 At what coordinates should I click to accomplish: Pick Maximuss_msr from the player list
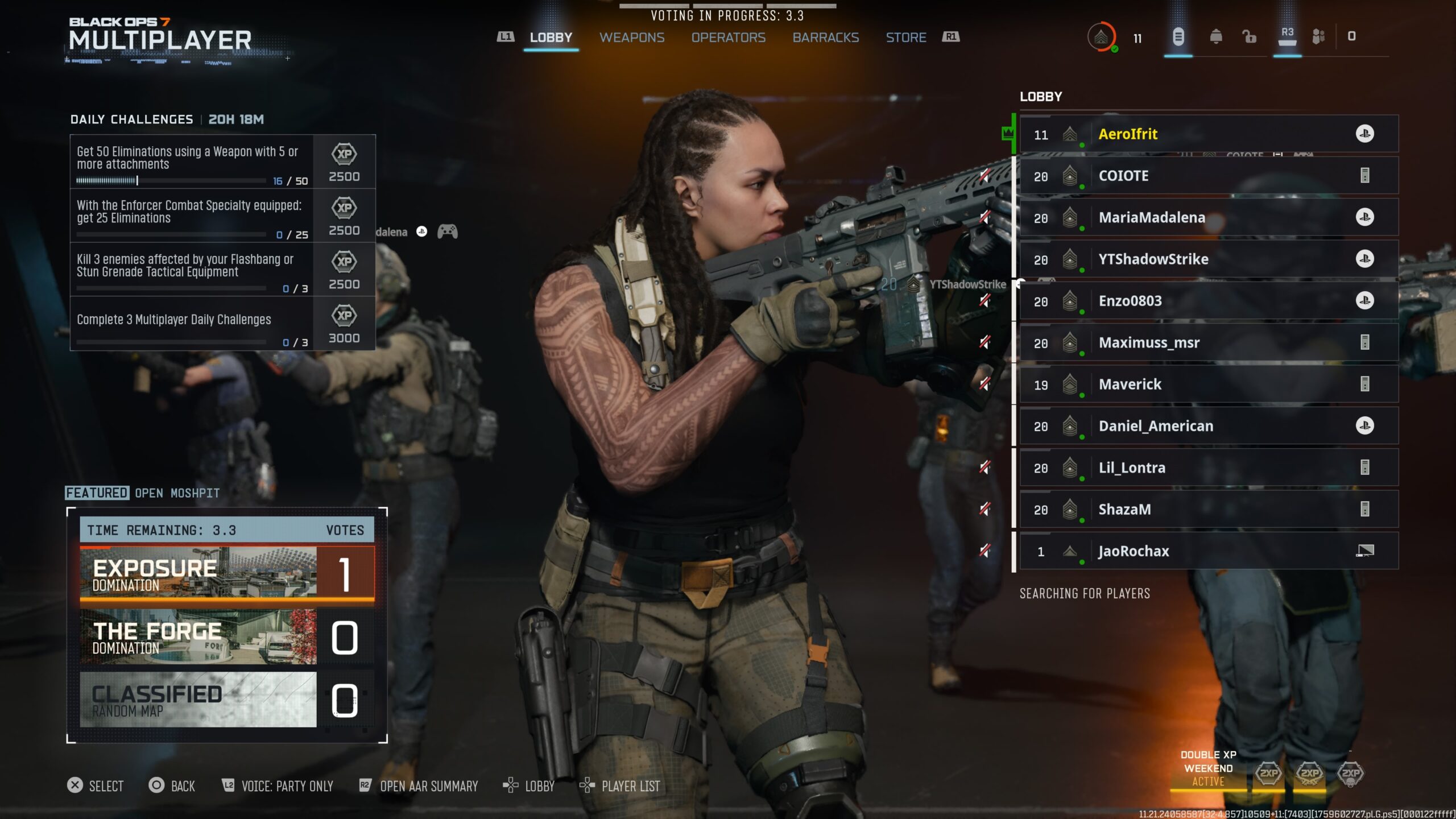(x=1208, y=342)
